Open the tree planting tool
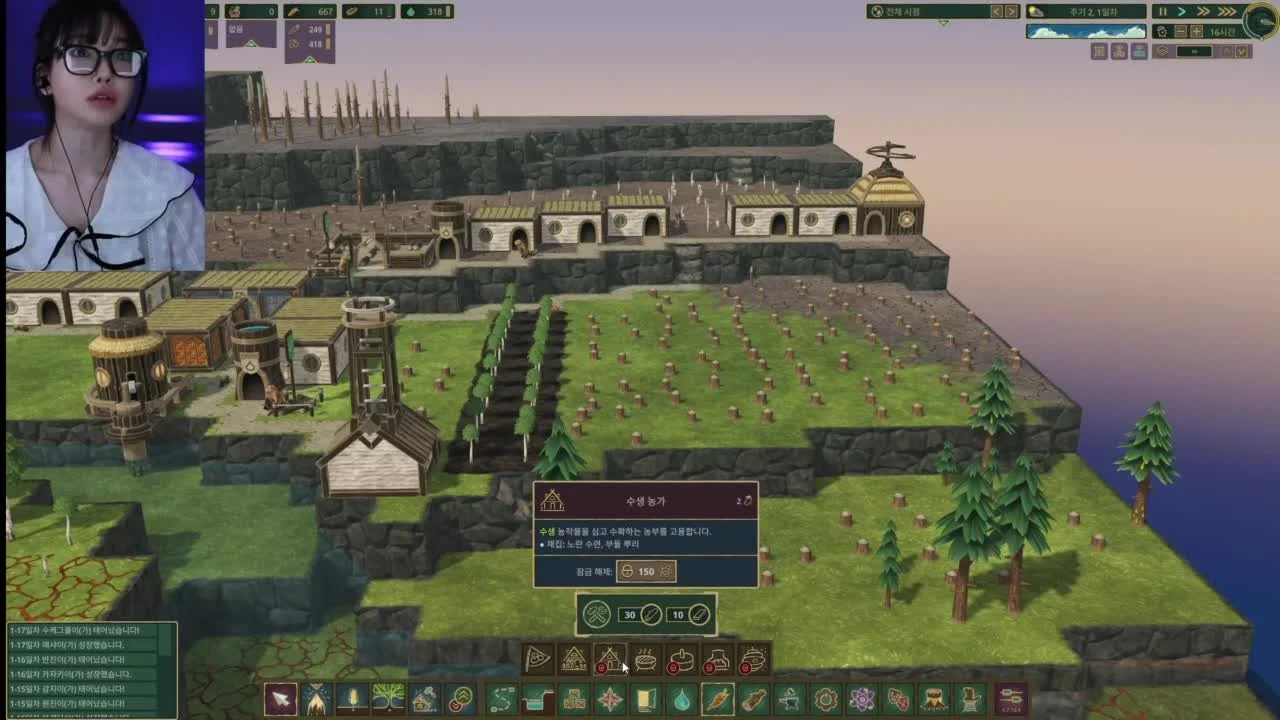Image resolution: width=1280 pixels, height=720 pixels. tap(388, 699)
